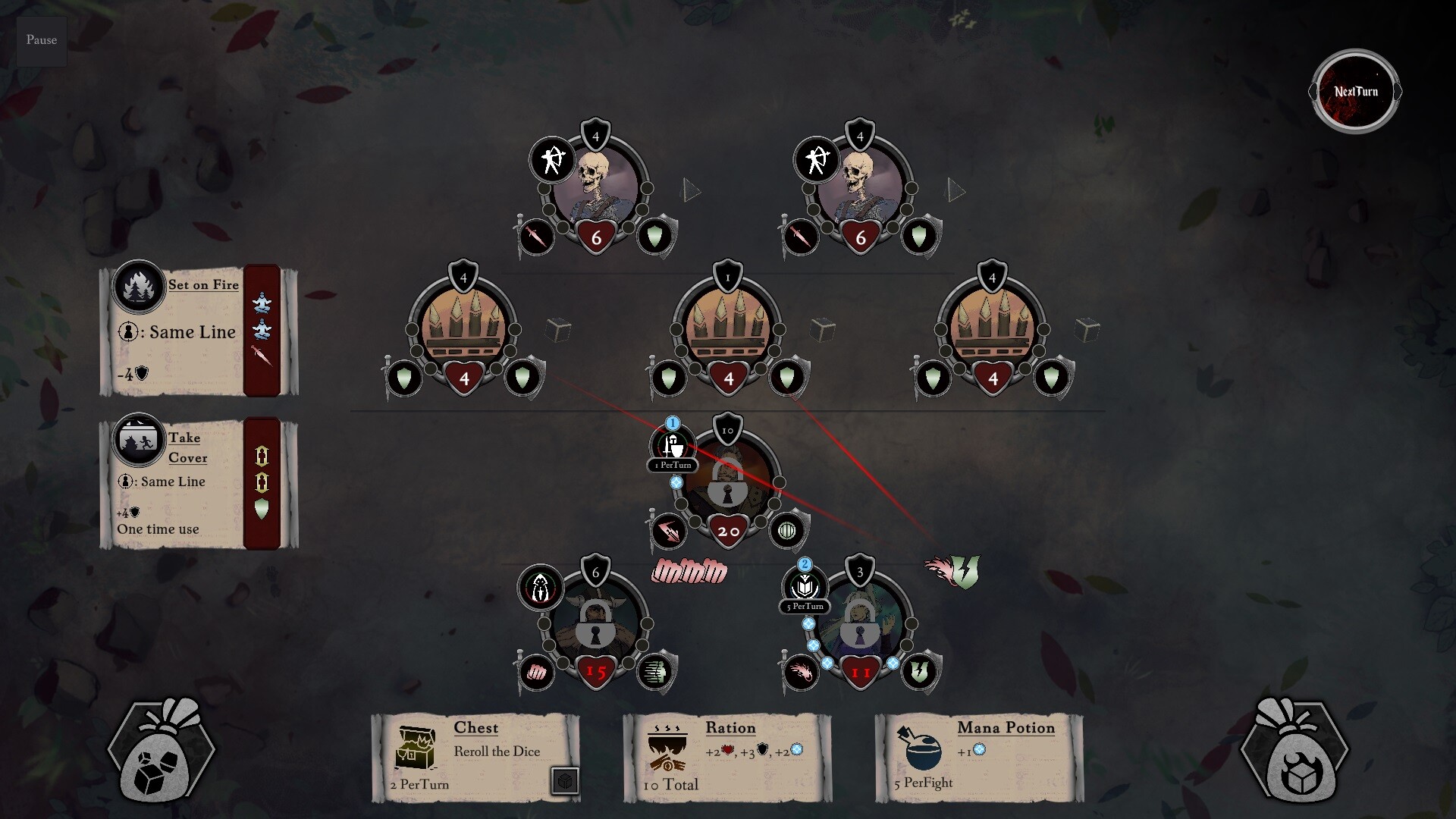Click the axe icon on the 20 HP boss
Image resolution: width=1456 pixels, height=819 pixels.
point(670,531)
